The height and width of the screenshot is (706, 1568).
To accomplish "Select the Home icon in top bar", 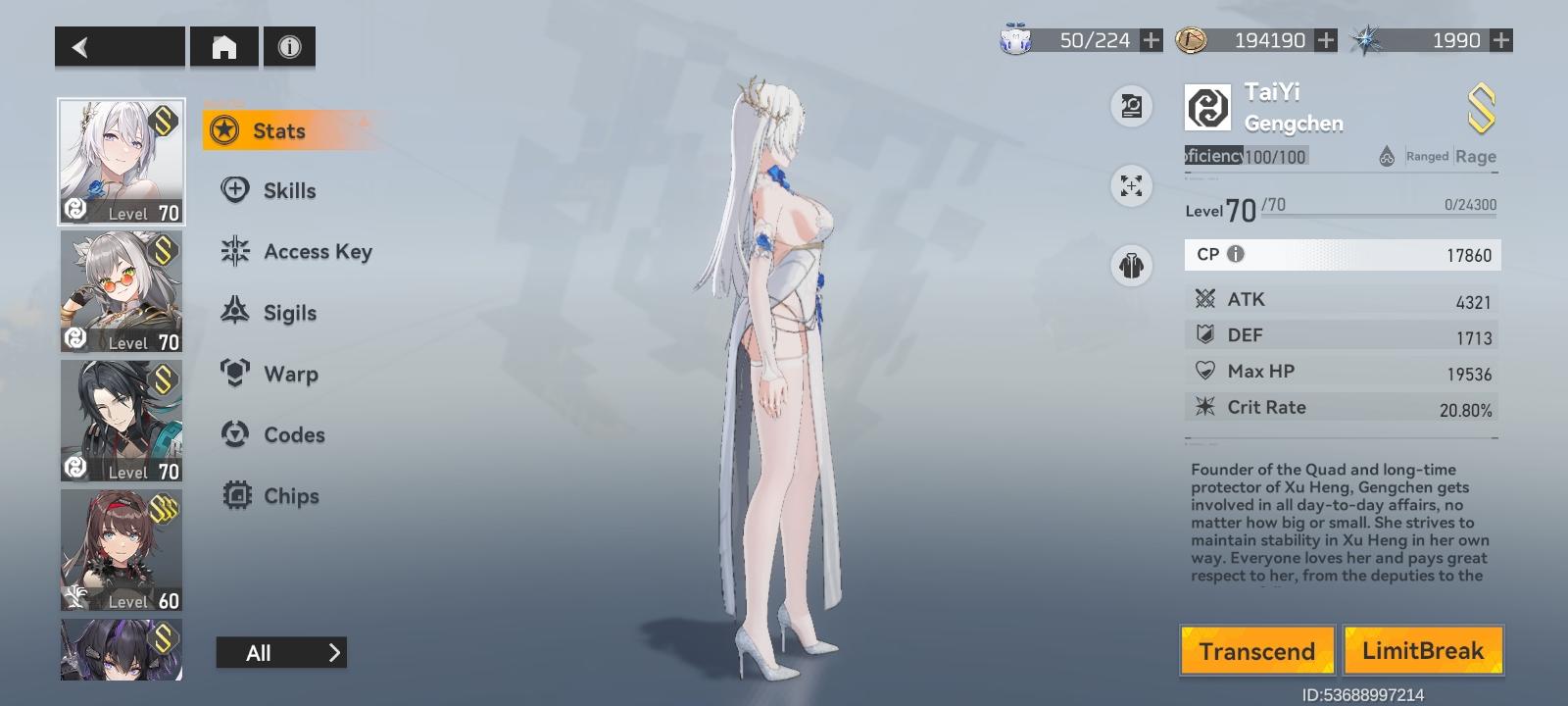I will [223, 47].
